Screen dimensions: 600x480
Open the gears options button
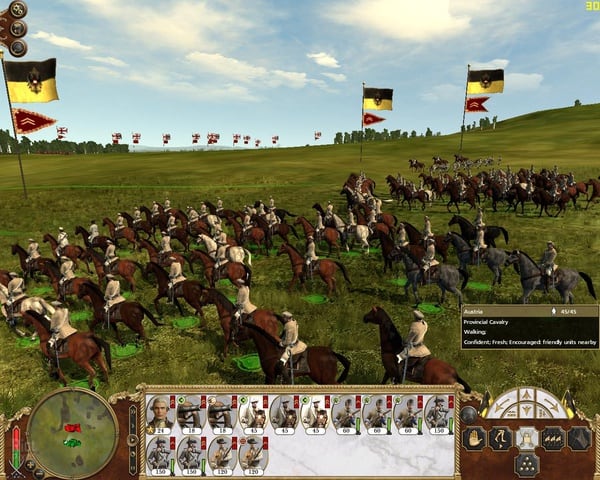coord(18,10)
